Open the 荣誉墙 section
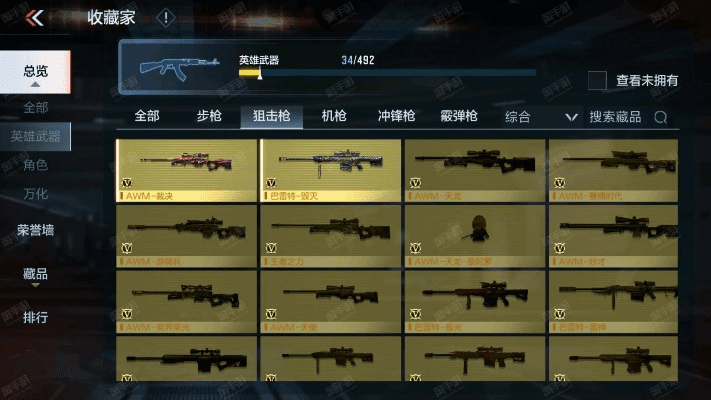The width and height of the screenshot is (711, 400). click(x=35, y=230)
